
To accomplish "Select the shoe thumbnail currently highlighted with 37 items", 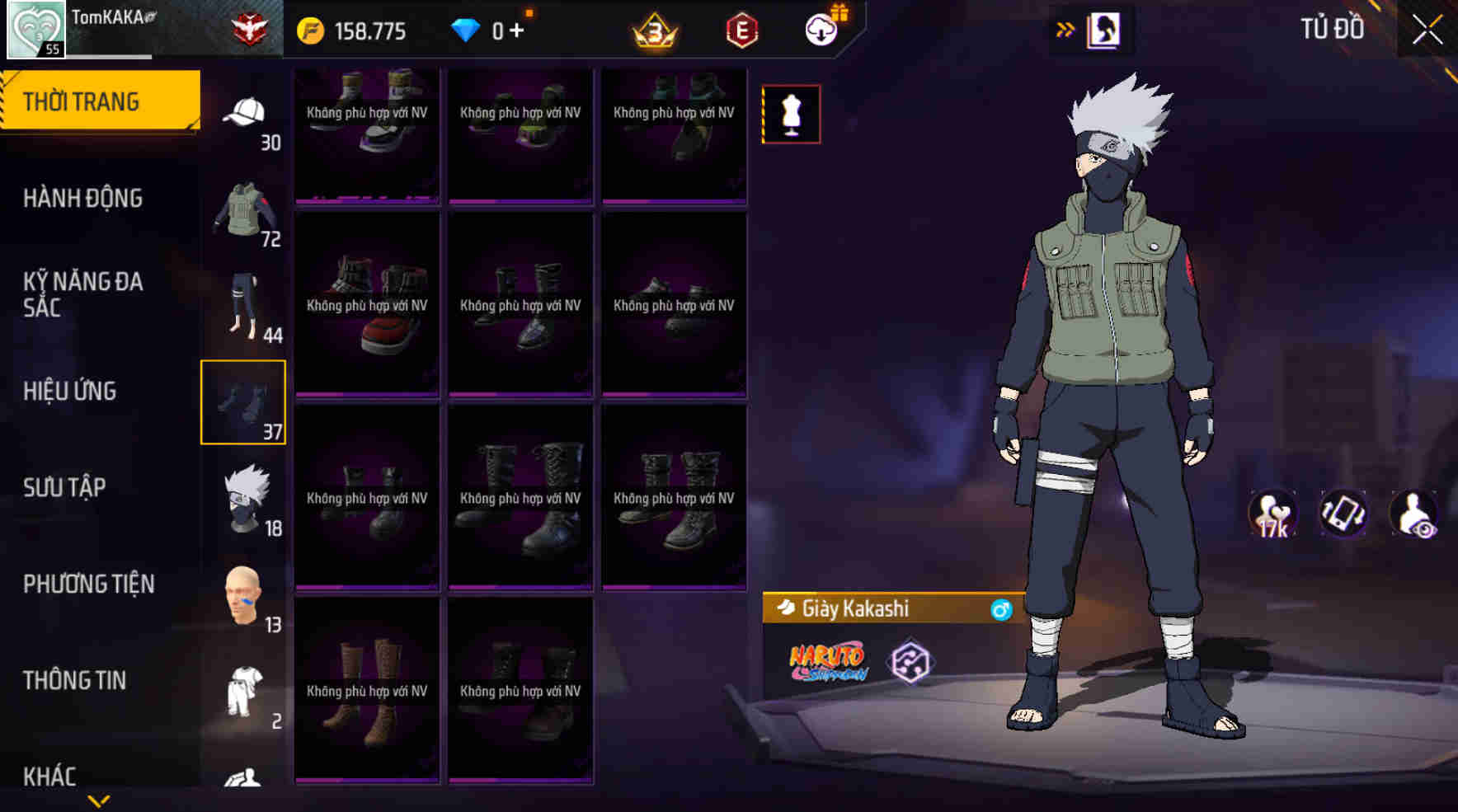I will (x=243, y=403).
